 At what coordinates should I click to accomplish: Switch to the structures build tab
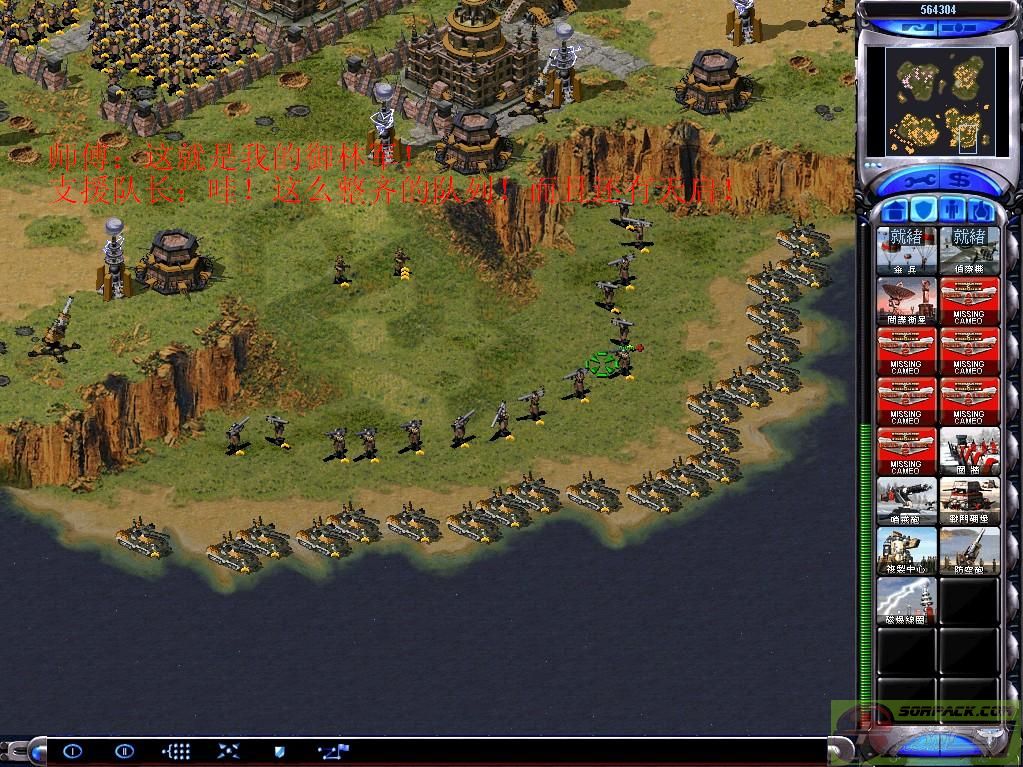tap(895, 211)
